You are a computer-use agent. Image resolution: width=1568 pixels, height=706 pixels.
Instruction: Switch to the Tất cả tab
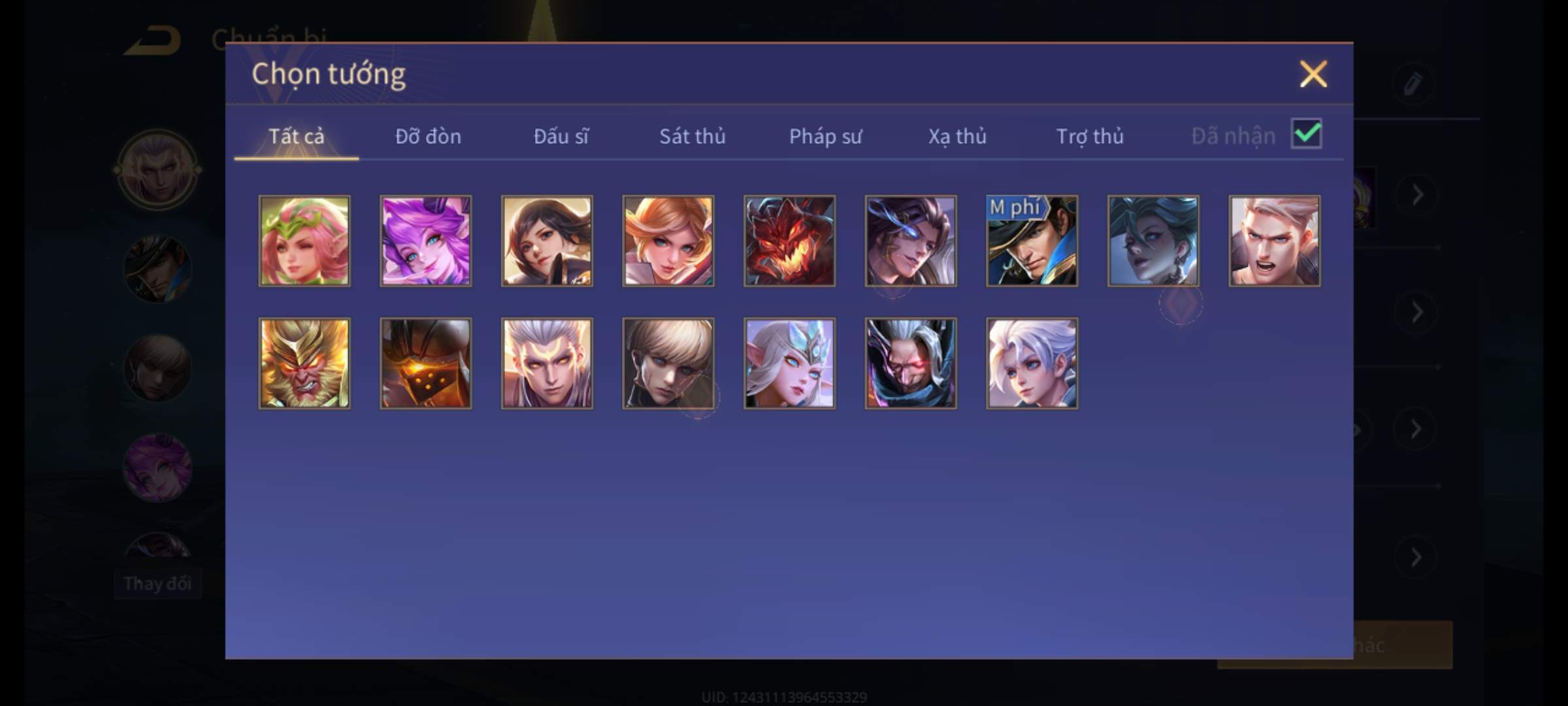click(x=296, y=136)
